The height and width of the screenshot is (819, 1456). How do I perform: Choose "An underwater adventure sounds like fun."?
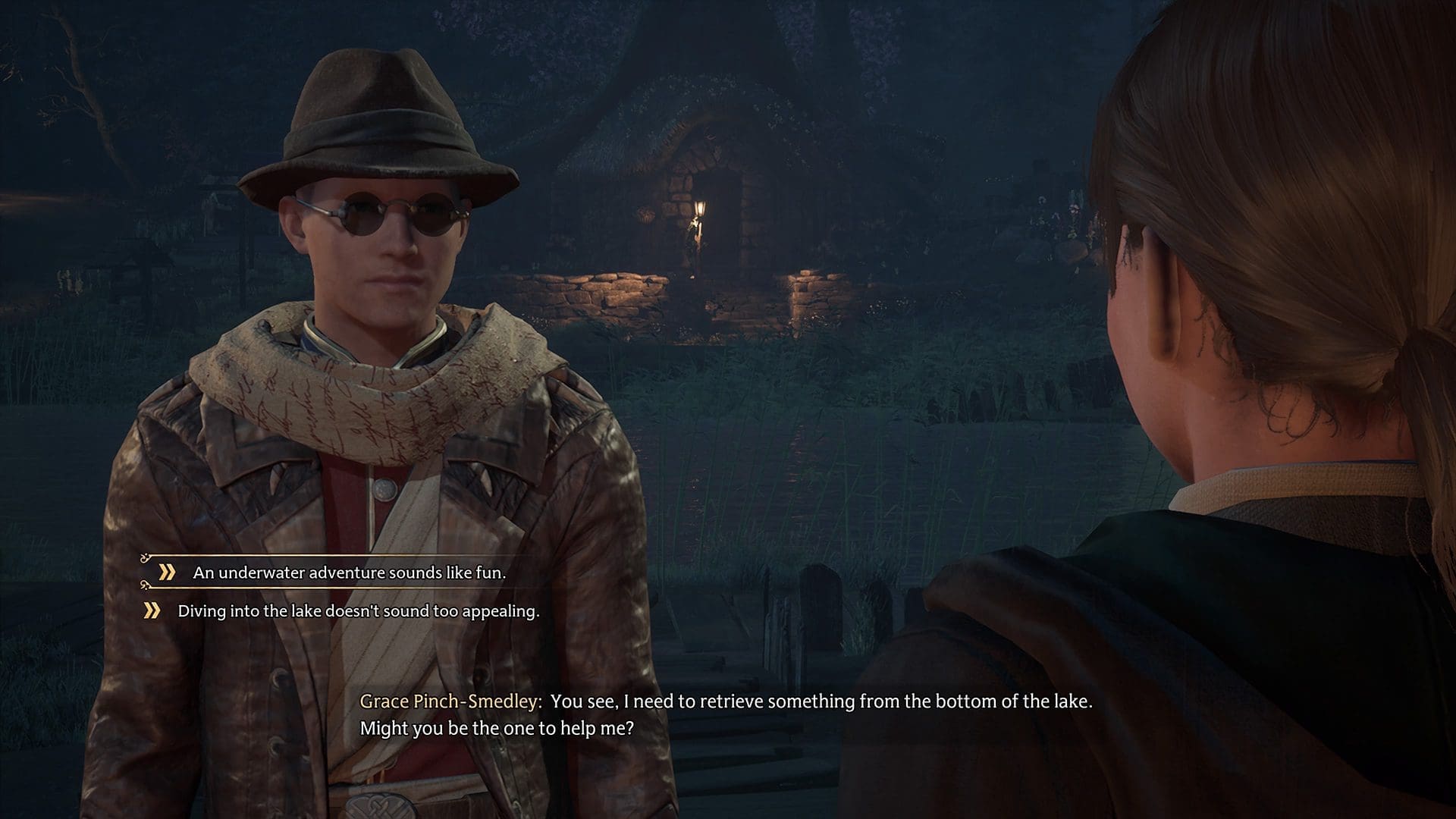[x=349, y=573]
